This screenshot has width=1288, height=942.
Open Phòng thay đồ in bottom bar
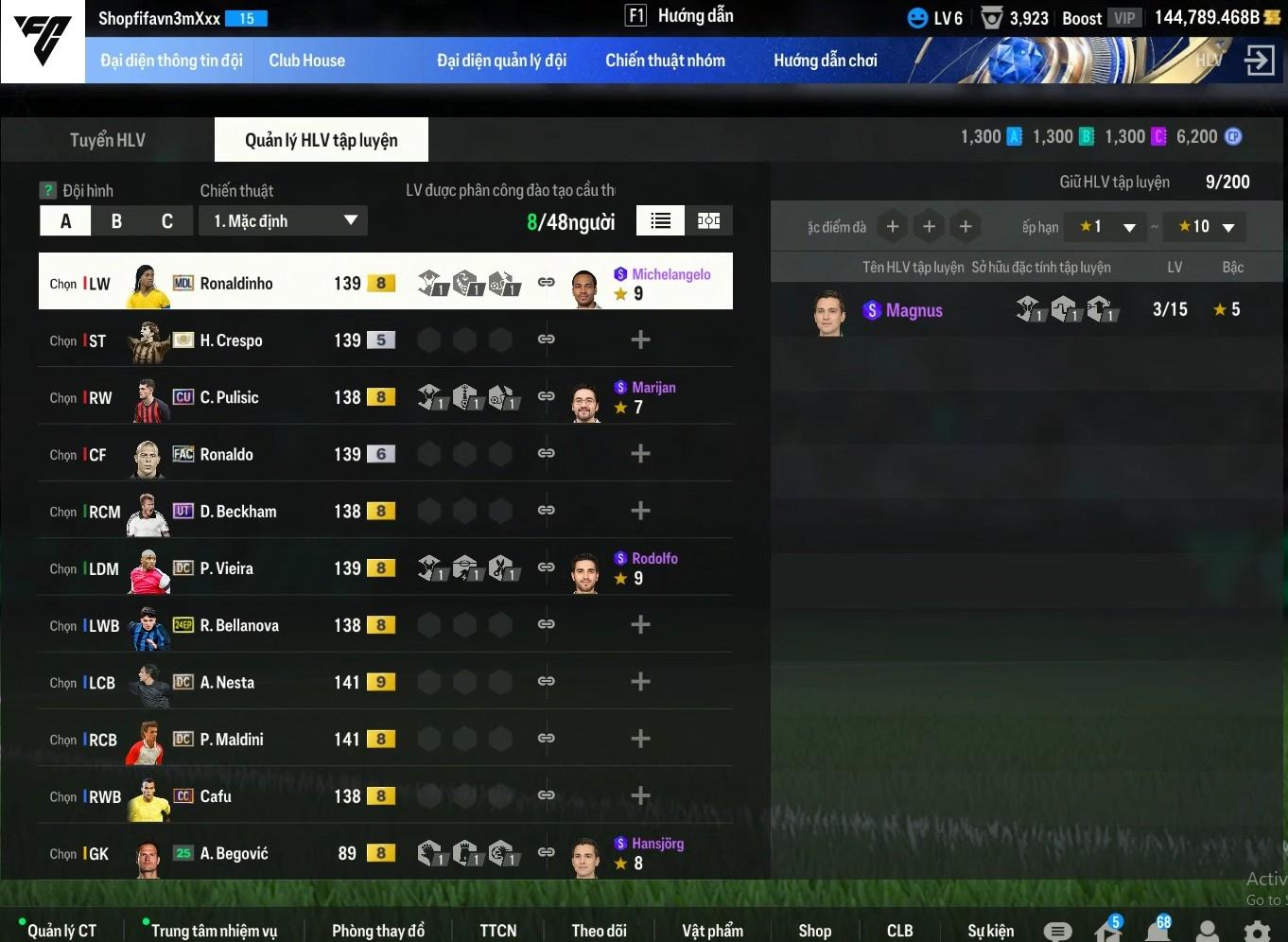coord(378,931)
